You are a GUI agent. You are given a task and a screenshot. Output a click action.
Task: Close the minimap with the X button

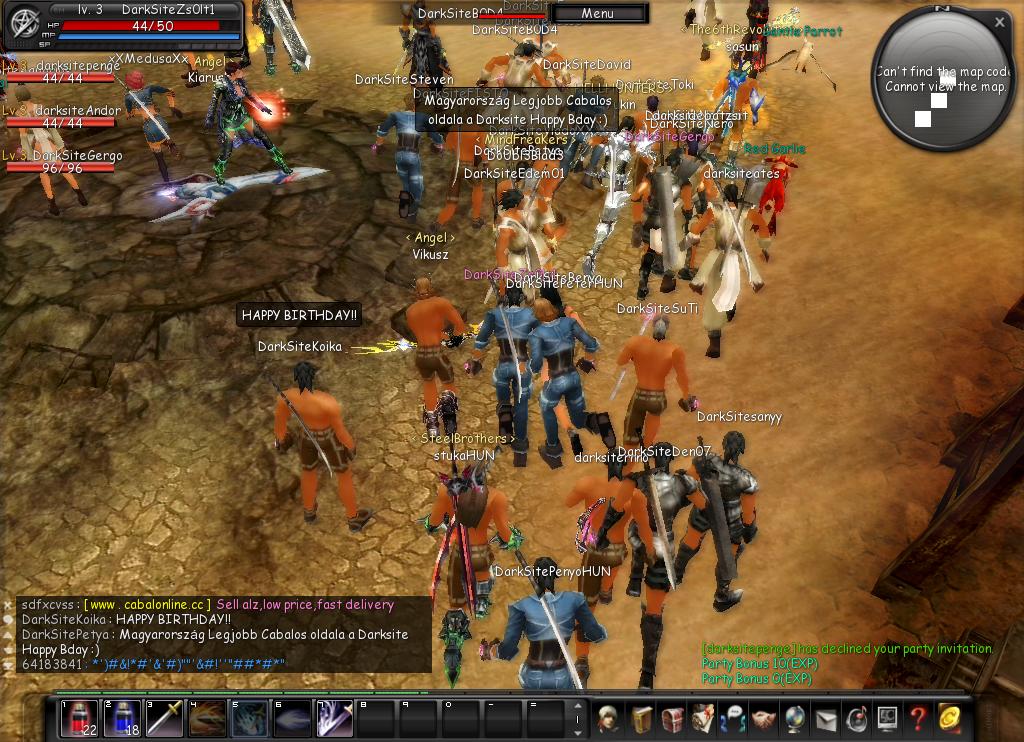pos(1000,22)
